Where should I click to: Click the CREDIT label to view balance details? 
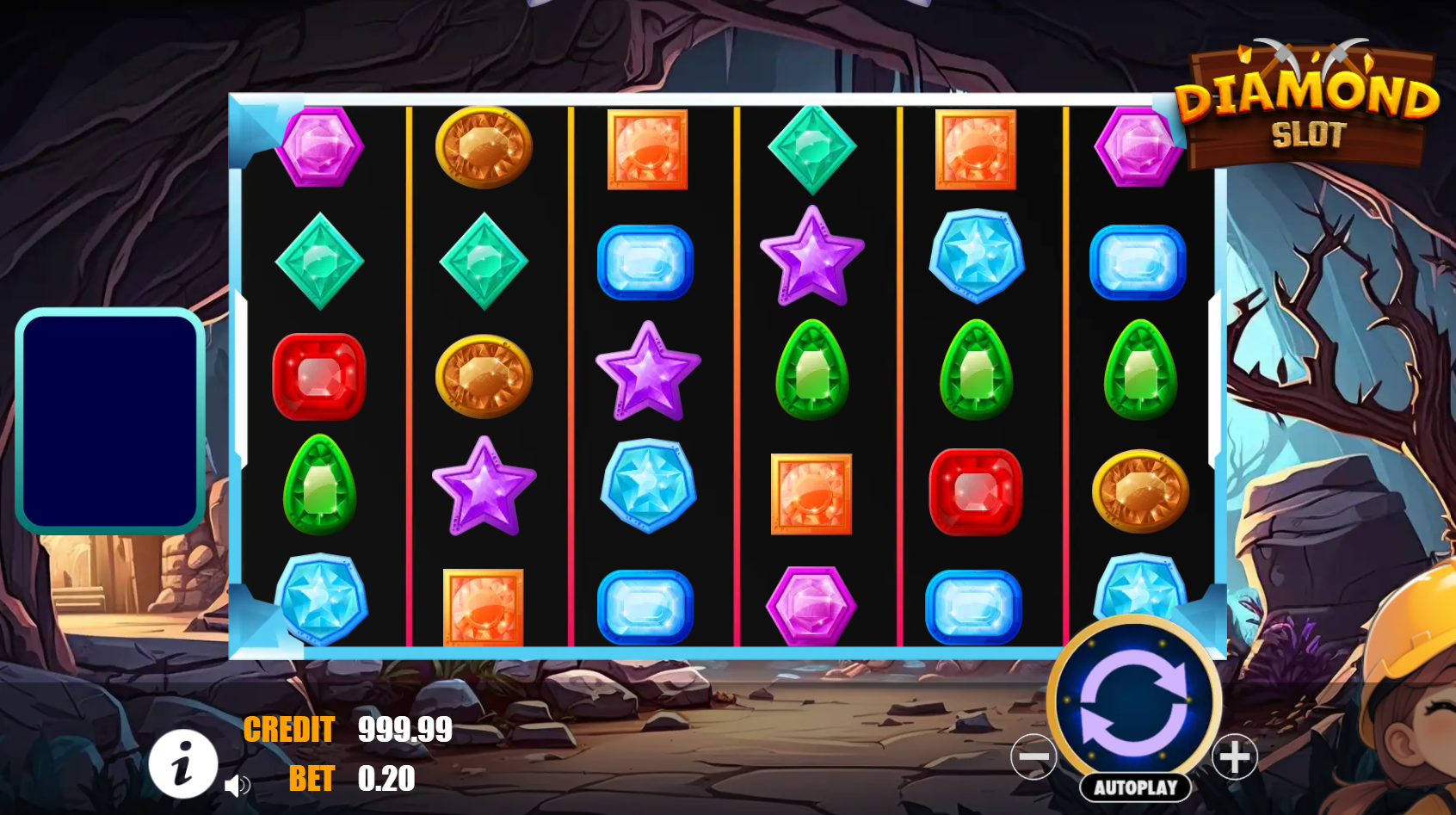click(x=290, y=729)
